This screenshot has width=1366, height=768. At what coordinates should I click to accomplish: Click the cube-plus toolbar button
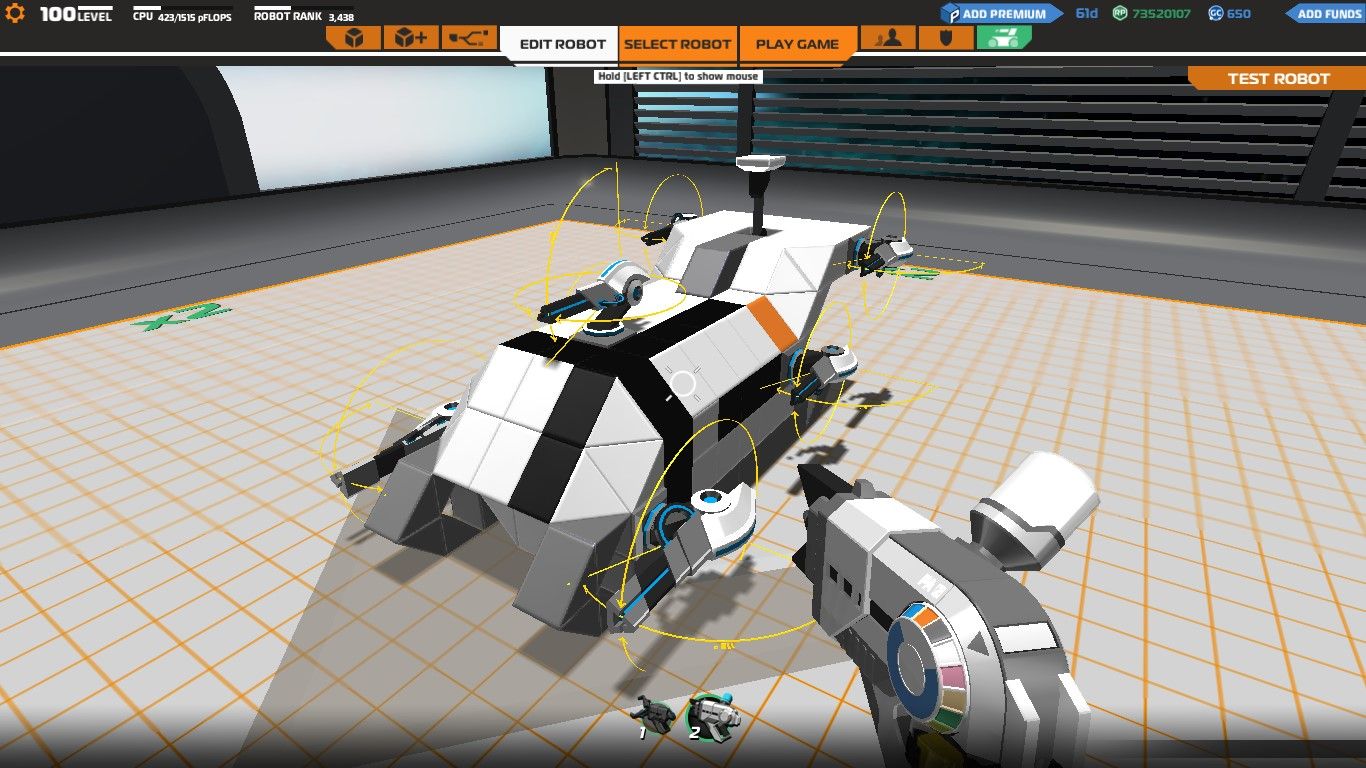point(410,38)
